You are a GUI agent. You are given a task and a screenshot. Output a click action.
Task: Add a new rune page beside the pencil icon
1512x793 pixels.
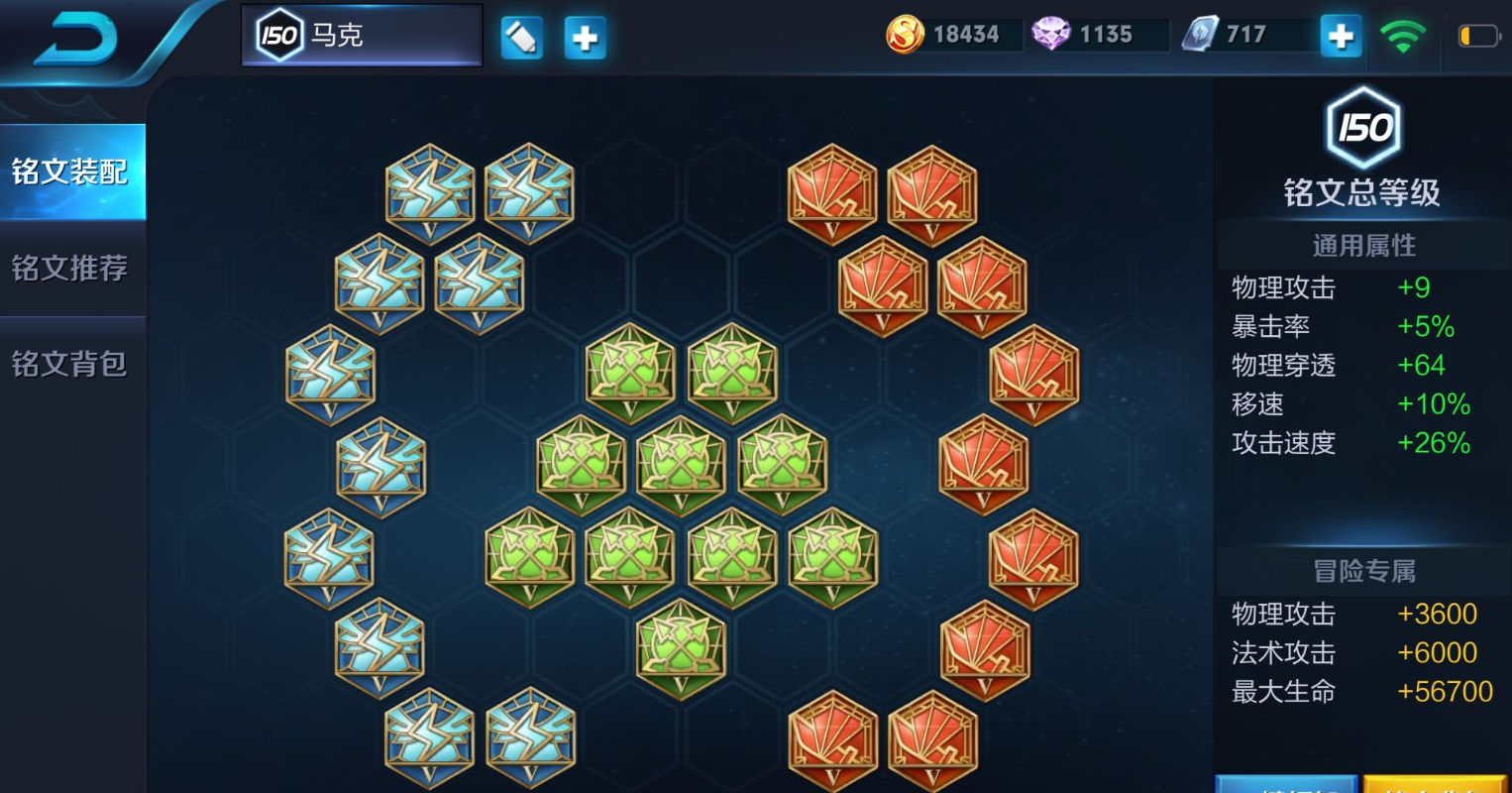585,38
